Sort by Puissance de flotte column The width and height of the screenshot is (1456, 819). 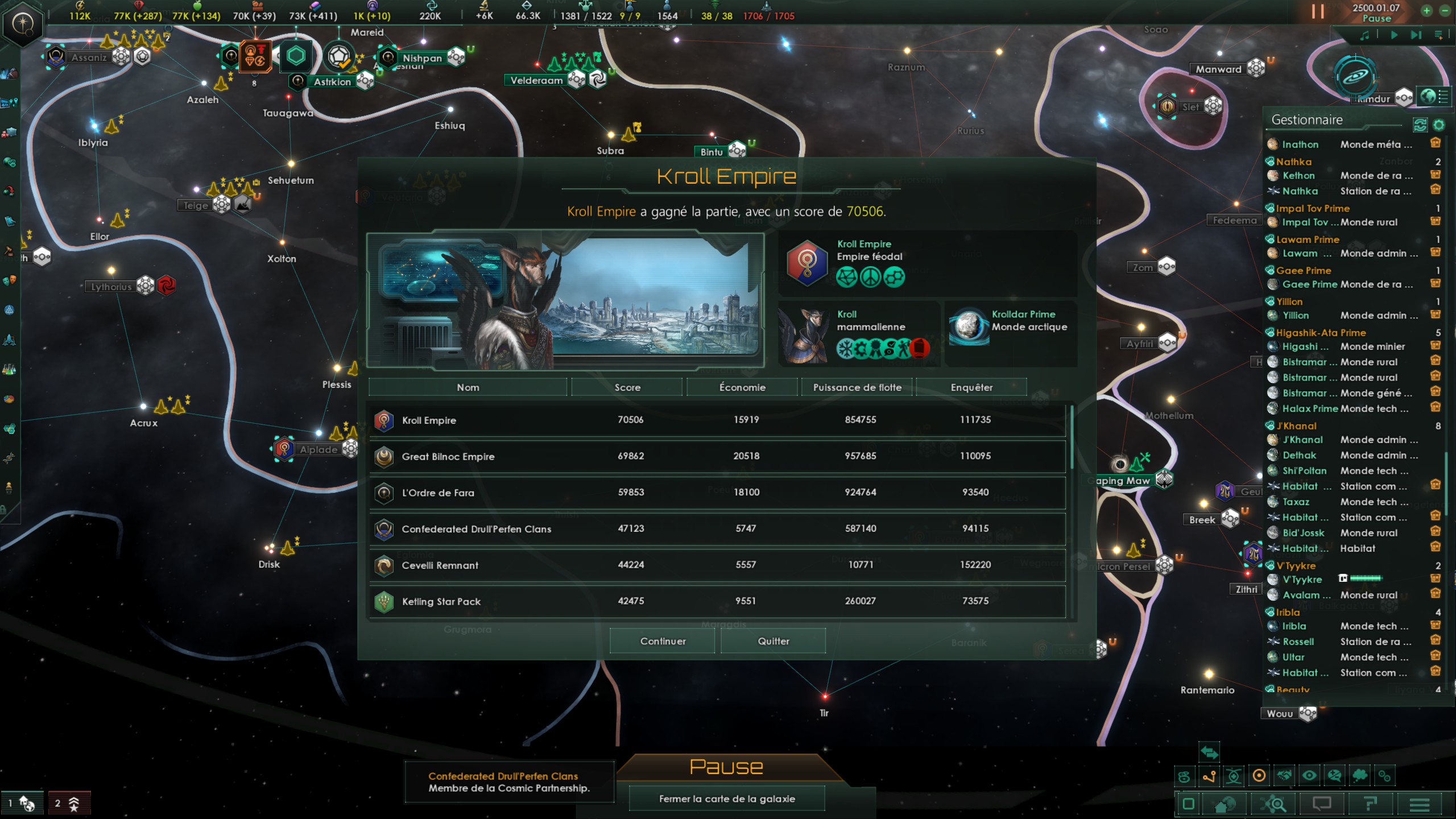[x=857, y=387]
